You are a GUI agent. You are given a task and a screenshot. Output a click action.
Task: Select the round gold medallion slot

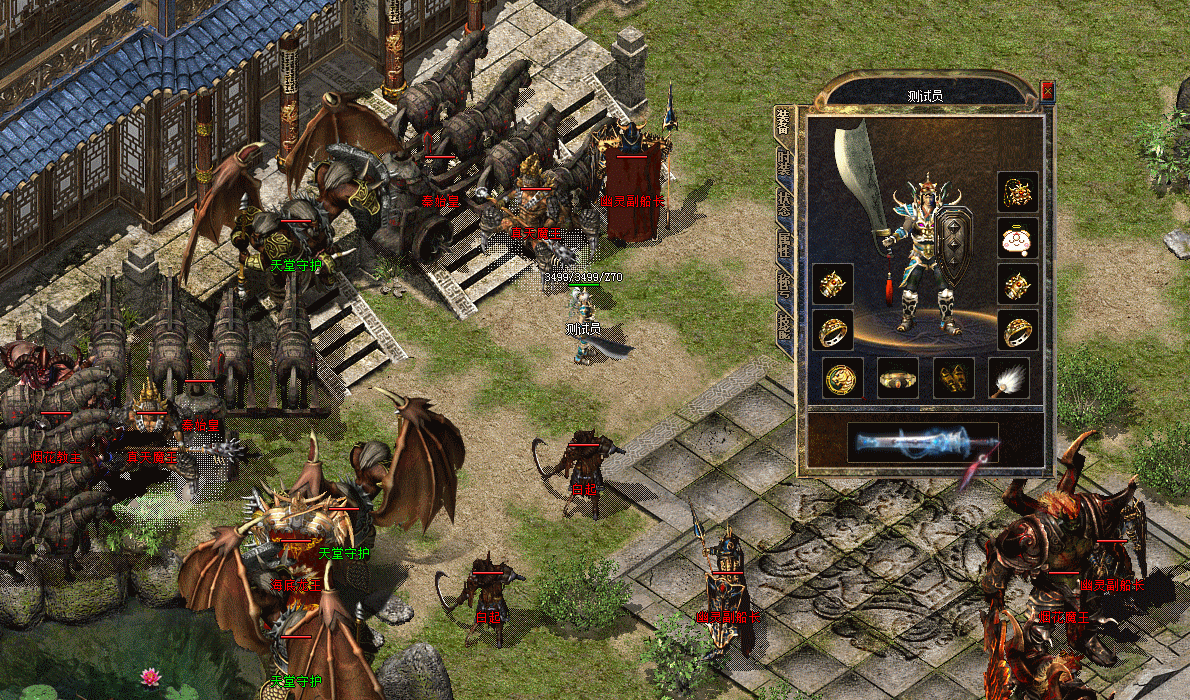pyautogui.click(x=843, y=378)
